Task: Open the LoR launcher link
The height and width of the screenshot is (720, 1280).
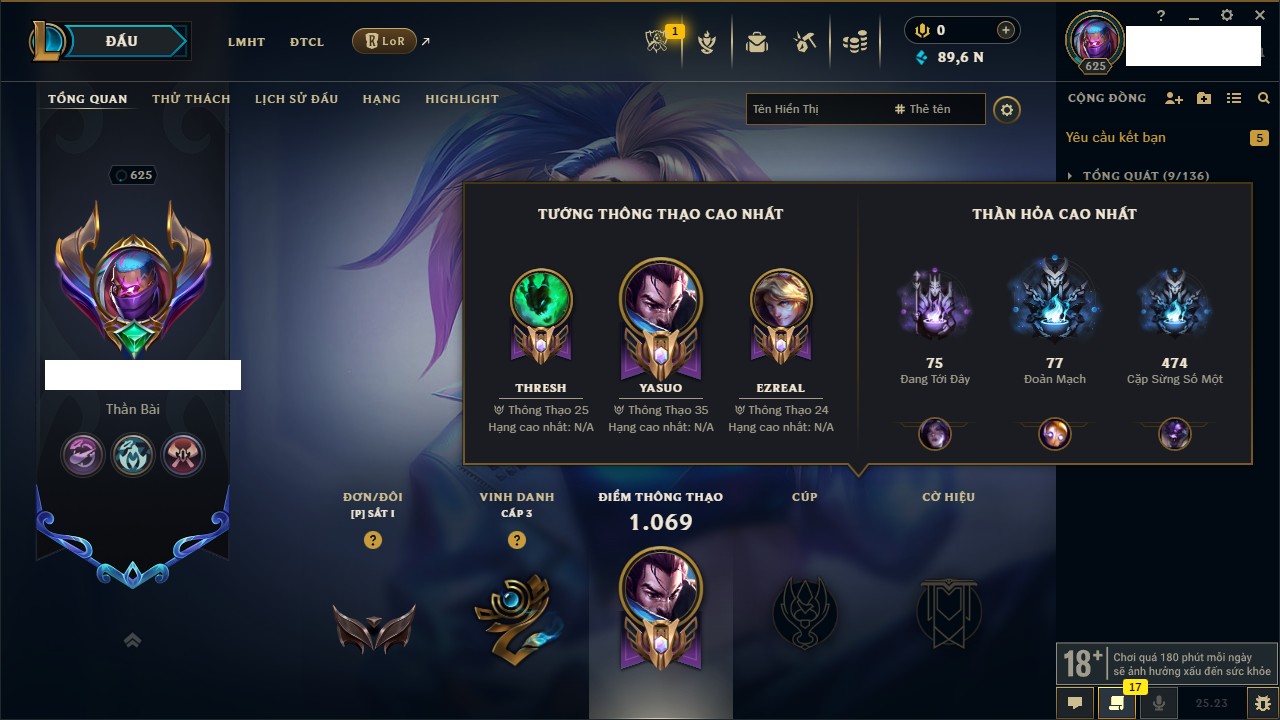Action: tap(385, 42)
